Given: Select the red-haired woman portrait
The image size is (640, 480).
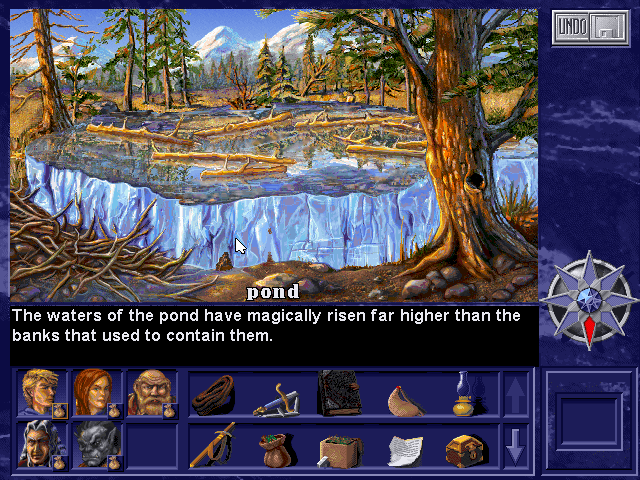Looking at the screenshot, I should click(95, 391).
